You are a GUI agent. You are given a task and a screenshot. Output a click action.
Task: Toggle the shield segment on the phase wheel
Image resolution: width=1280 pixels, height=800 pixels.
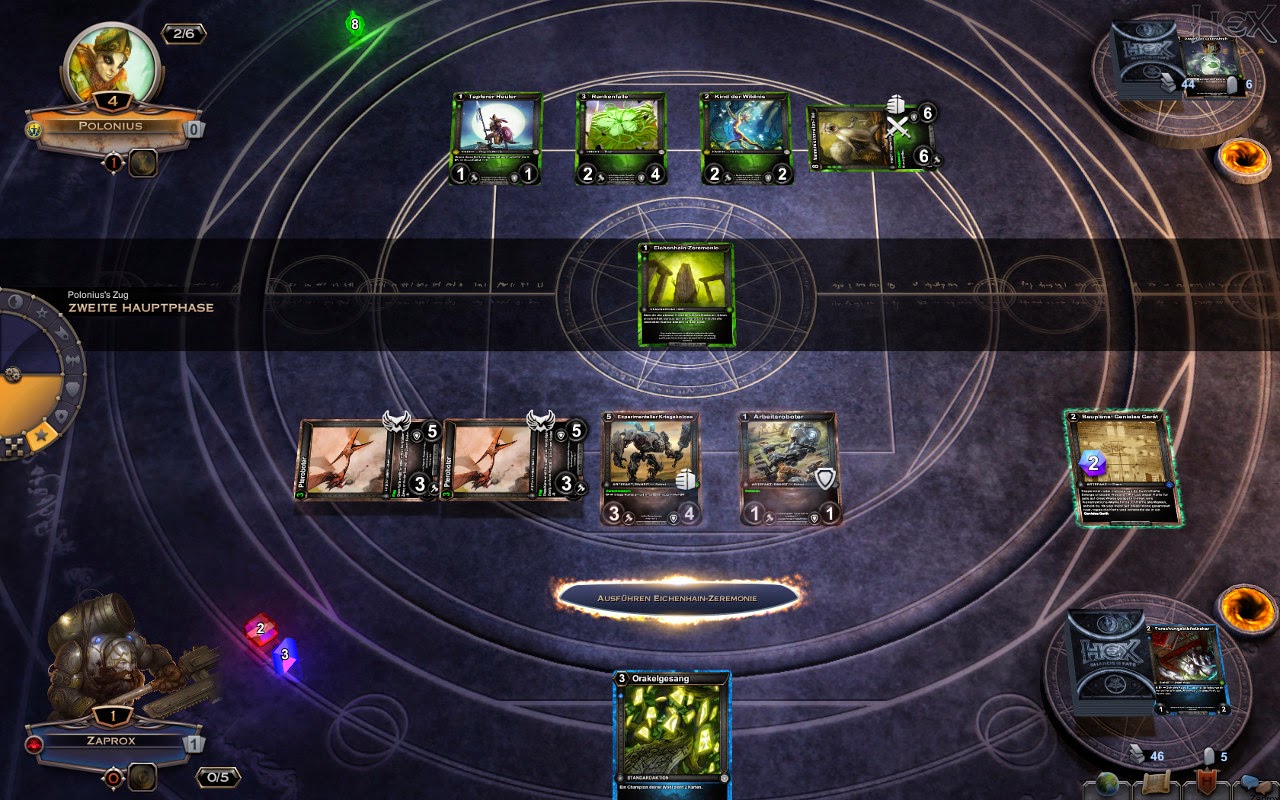pos(71,390)
